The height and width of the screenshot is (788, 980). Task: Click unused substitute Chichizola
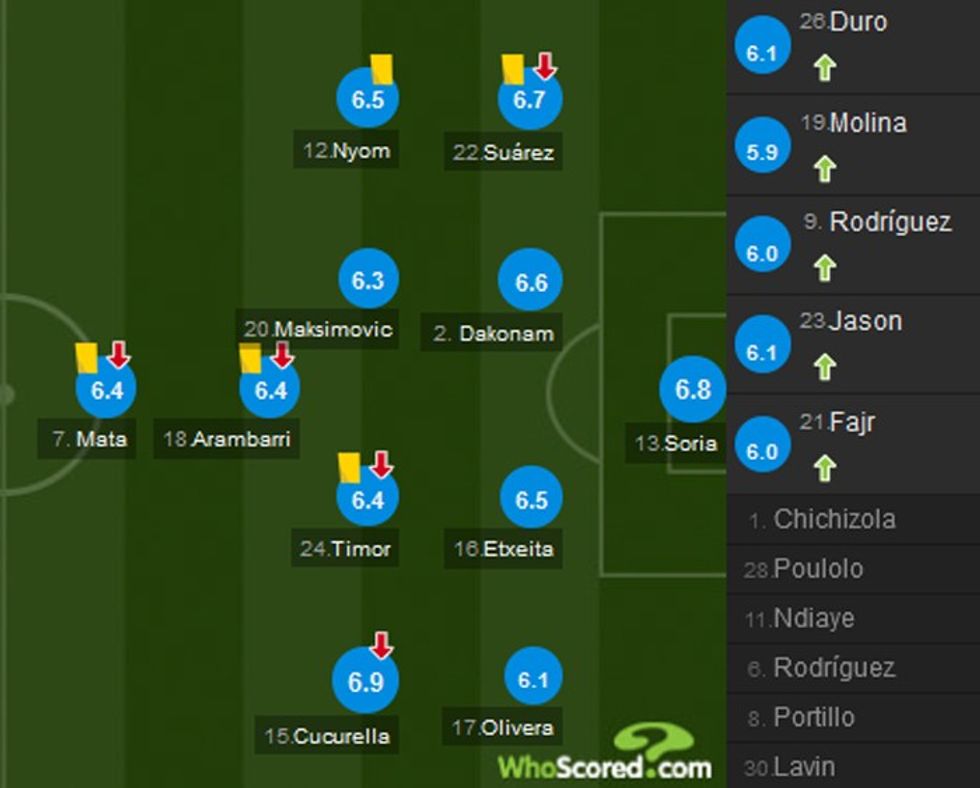834,519
